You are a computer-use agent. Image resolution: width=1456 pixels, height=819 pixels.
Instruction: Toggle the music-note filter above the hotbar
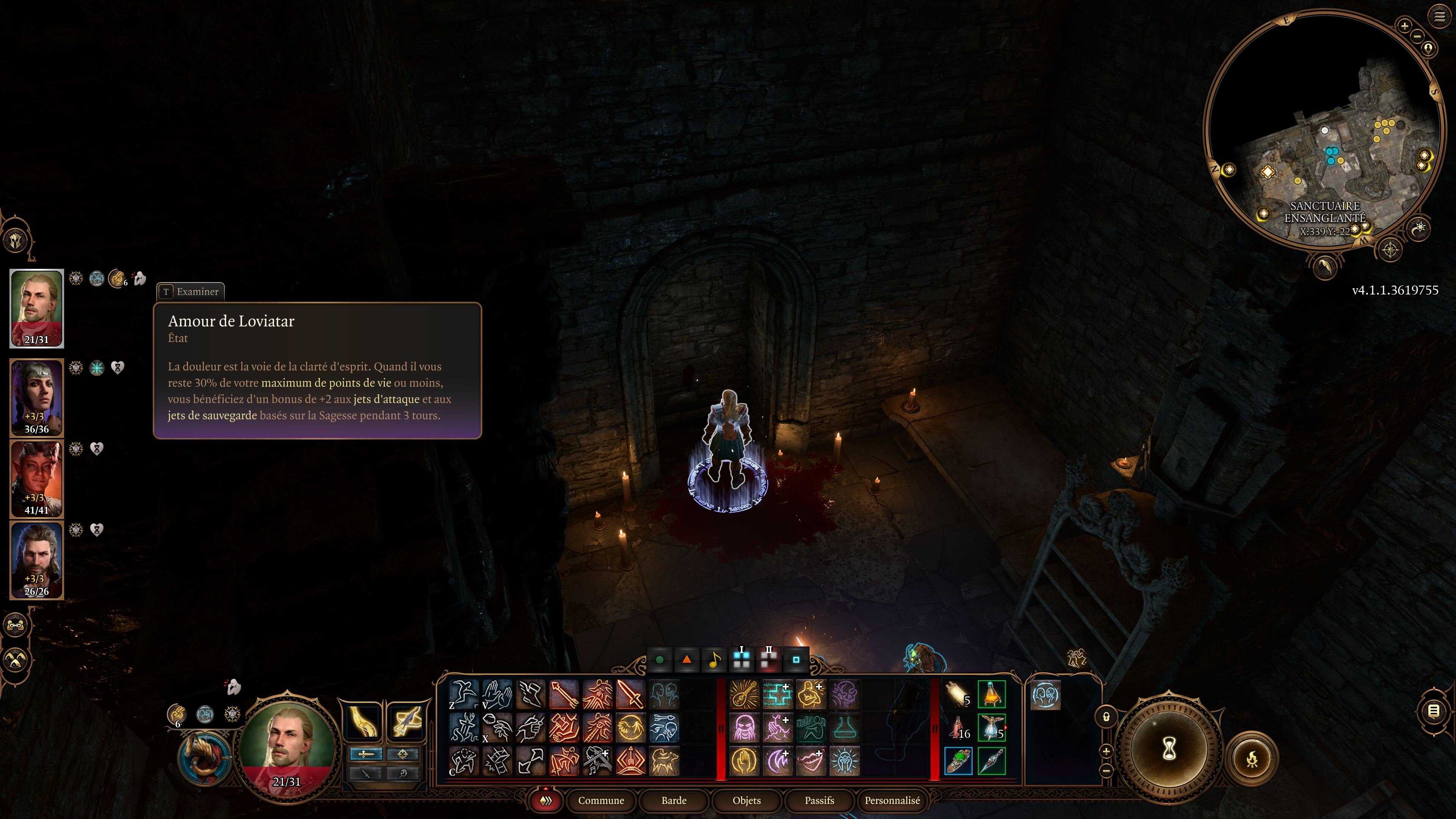coord(715,661)
